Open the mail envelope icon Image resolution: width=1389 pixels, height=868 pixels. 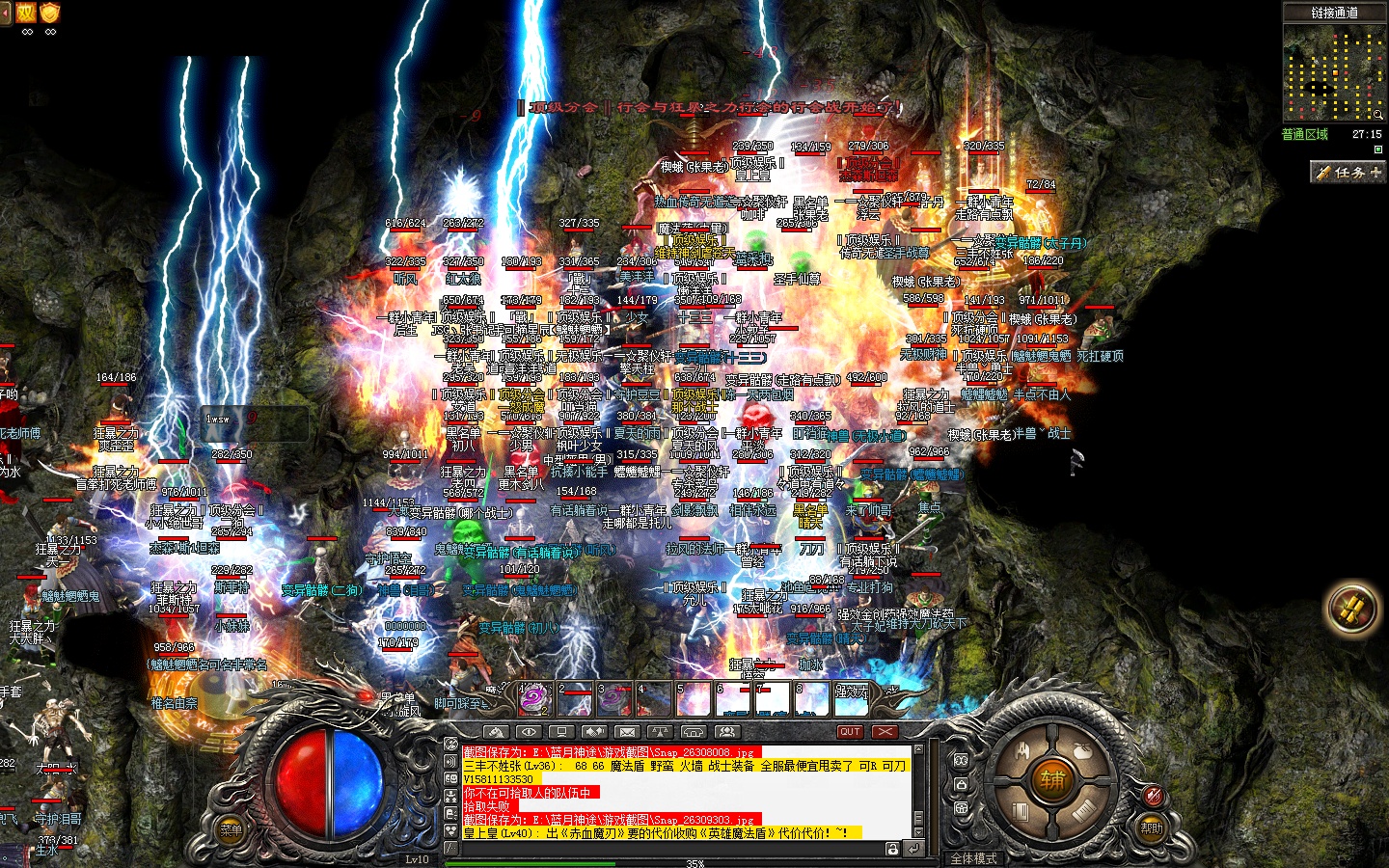click(627, 732)
